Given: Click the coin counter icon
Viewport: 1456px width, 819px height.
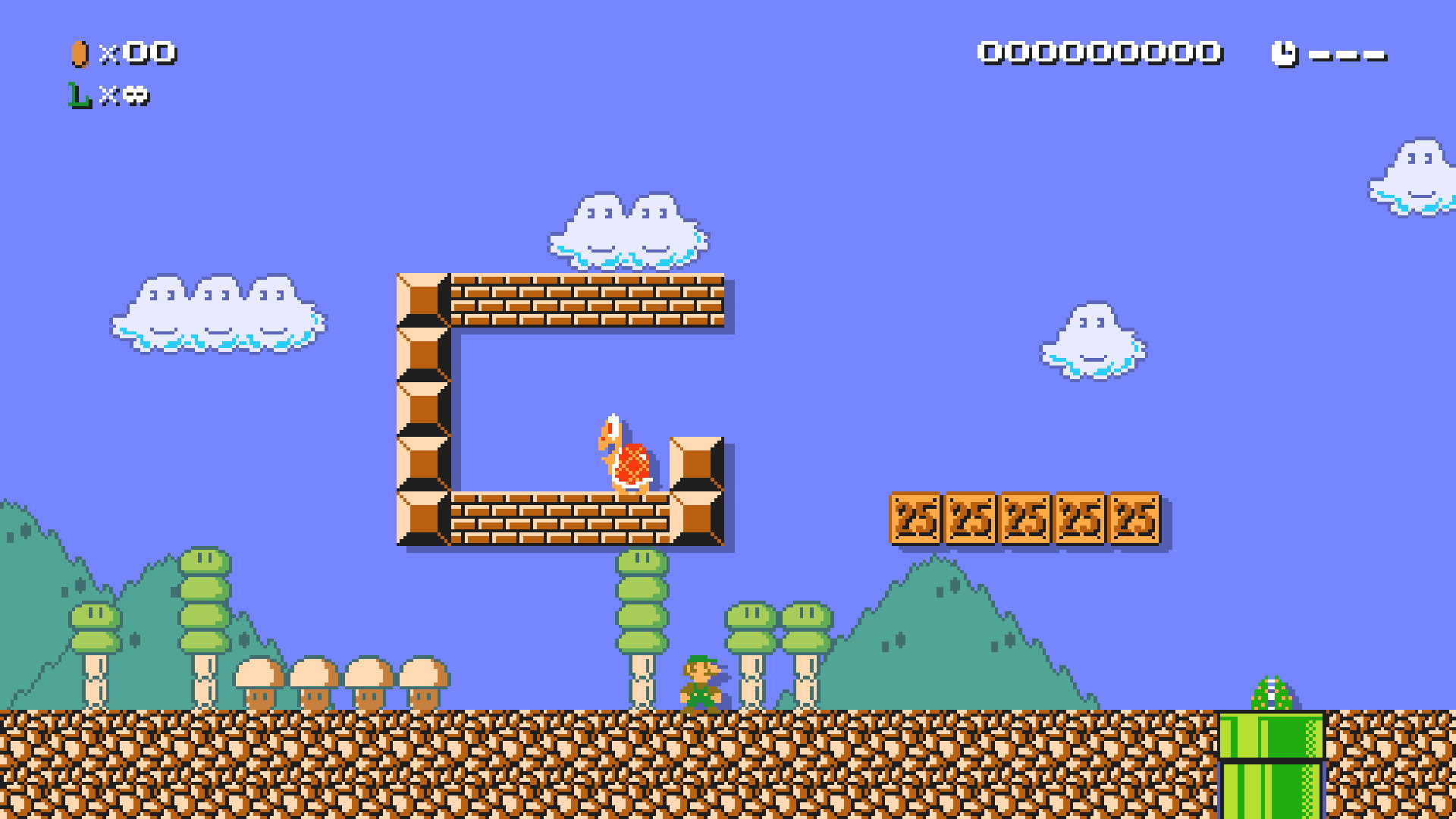Looking at the screenshot, I should point(79,53).
